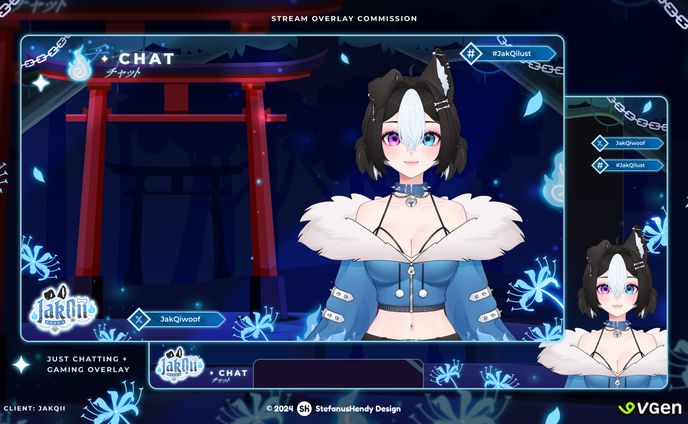
Task: Open the VGen logo
Action: (649, 408)
